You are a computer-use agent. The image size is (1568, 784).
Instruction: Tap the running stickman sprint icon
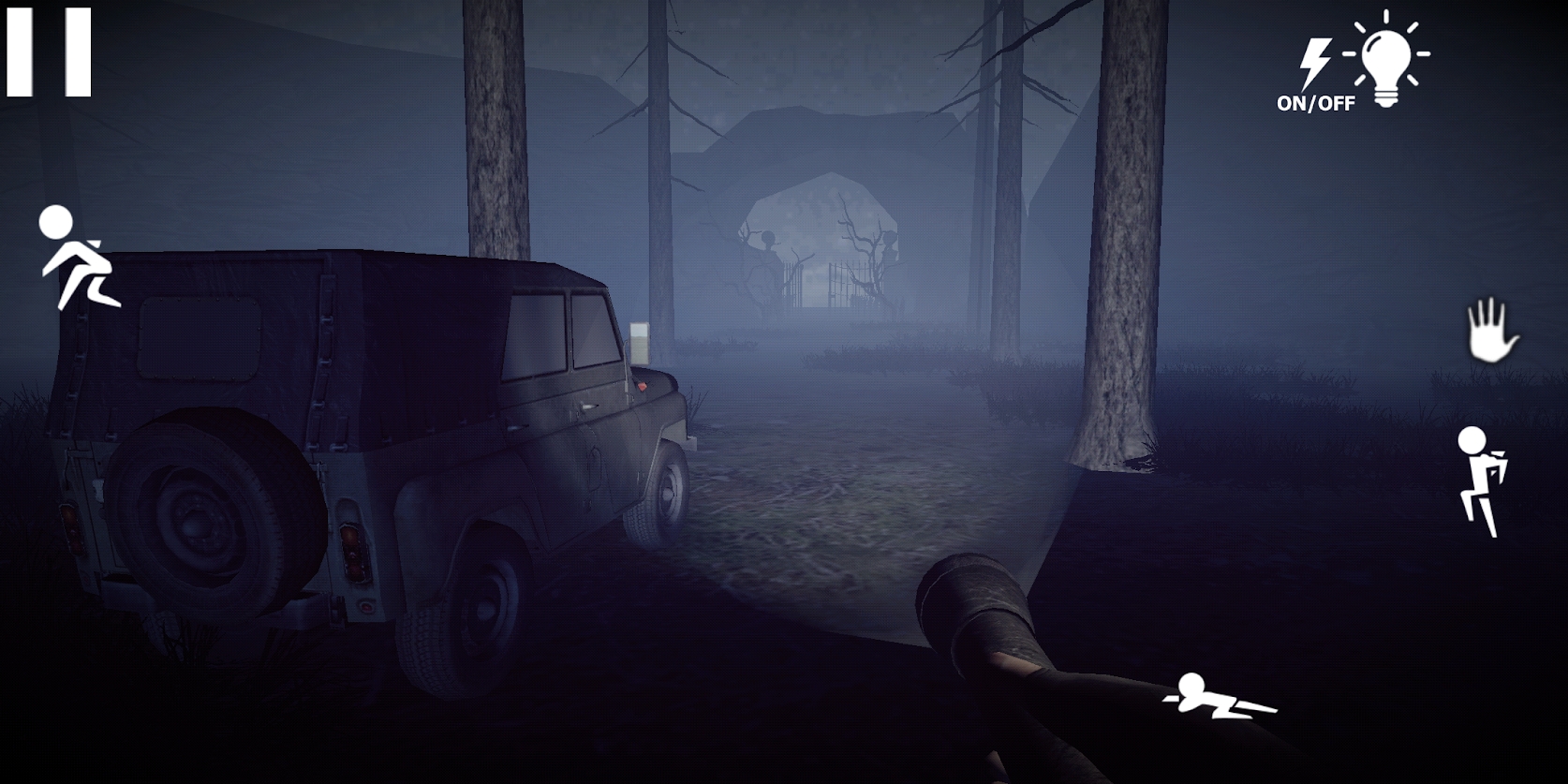[x=74, y=258]
